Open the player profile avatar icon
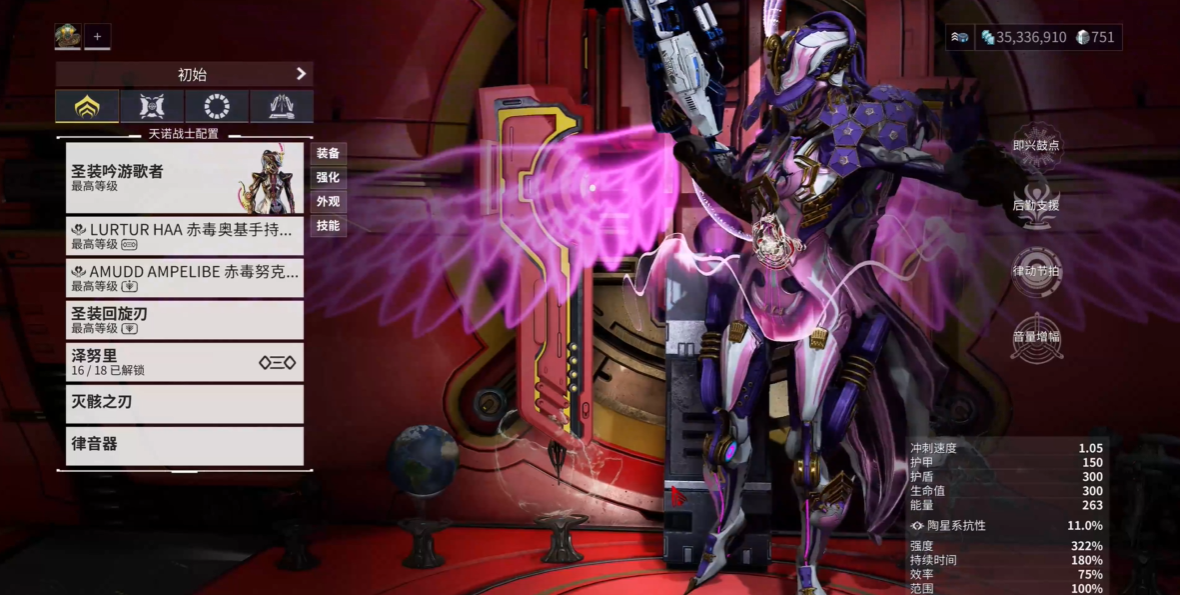This screenshot has width=1180, height=595. [68, 37]
